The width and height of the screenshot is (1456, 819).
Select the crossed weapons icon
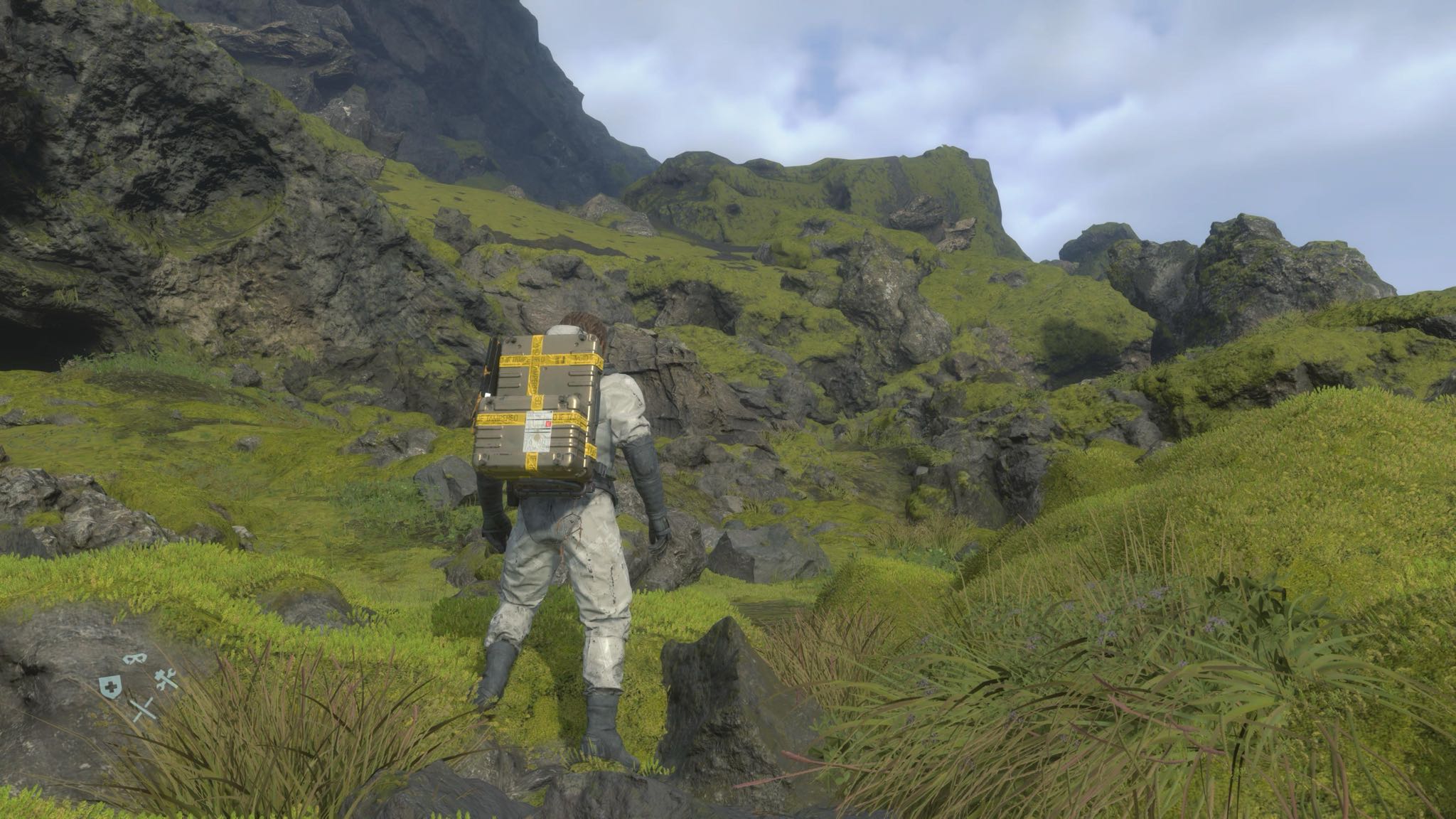pyautogui.click(x=144, y=708)
